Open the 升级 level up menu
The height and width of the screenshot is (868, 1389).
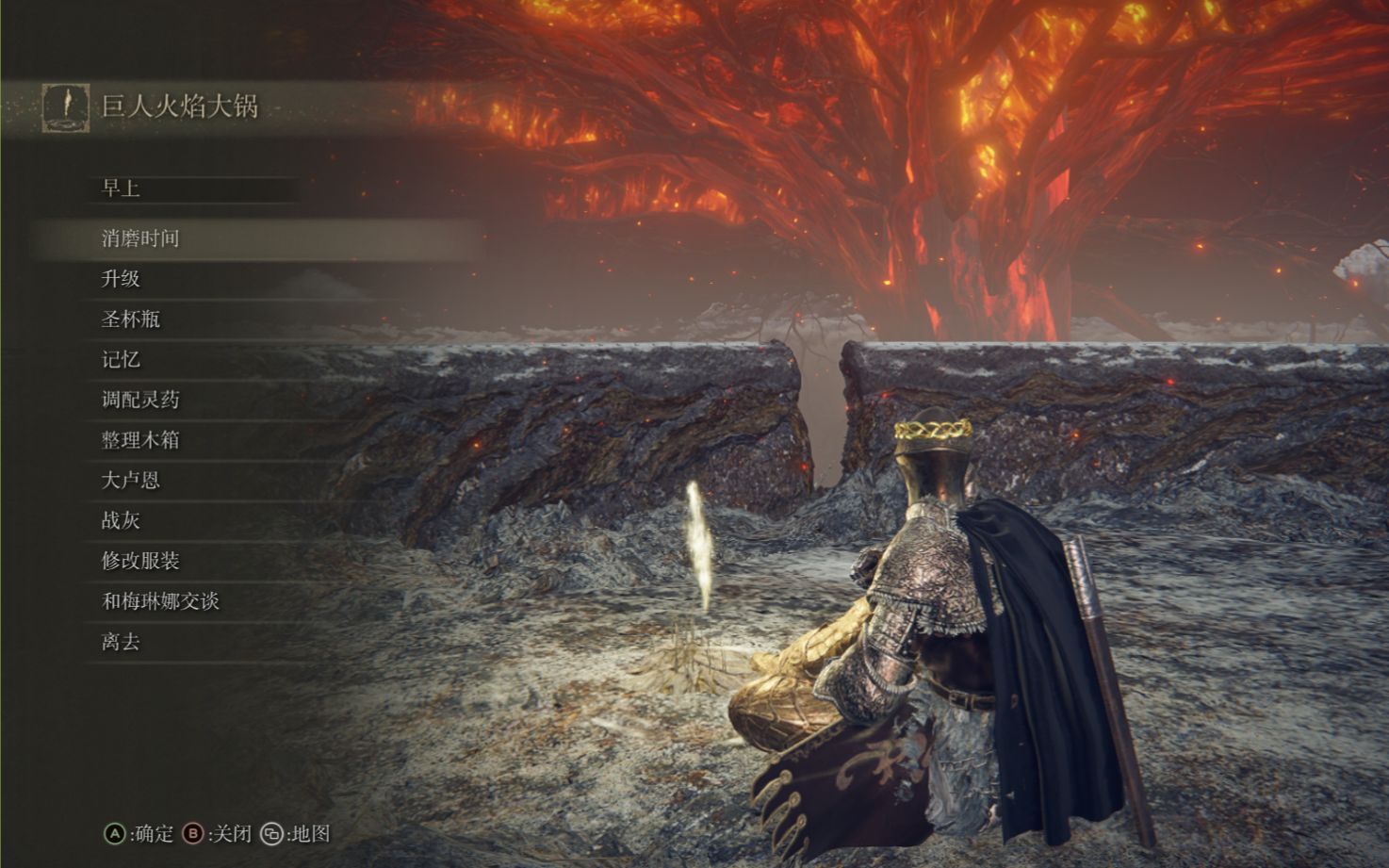click(x=122, y=279)
